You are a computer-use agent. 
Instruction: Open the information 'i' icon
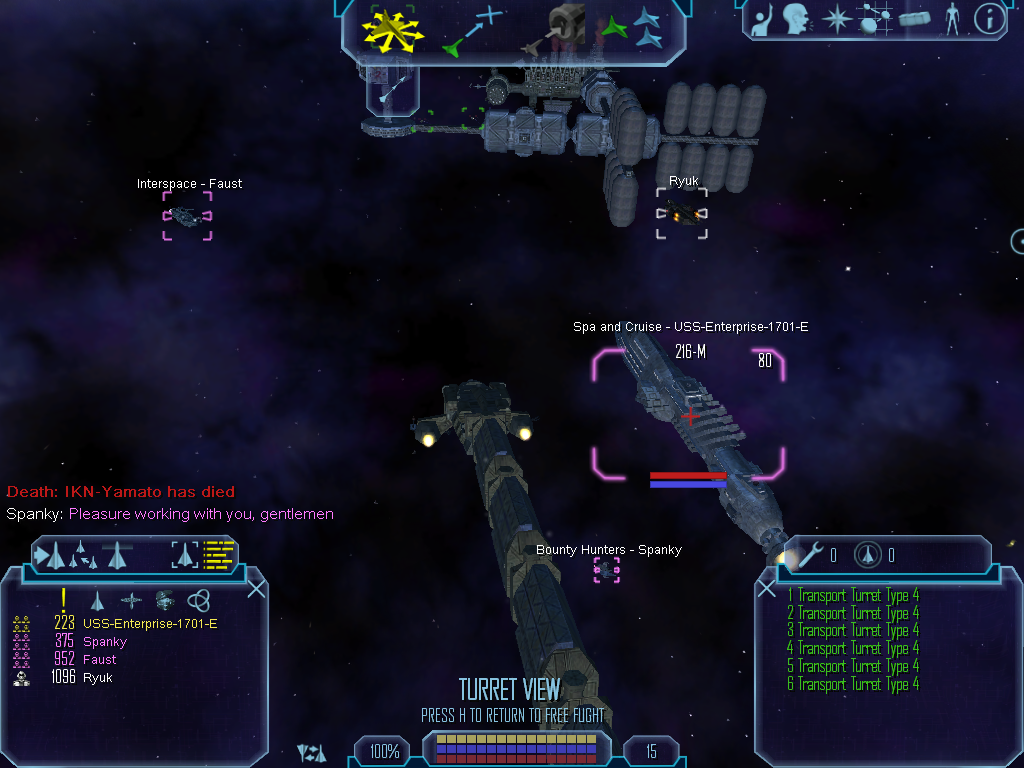click(989, 18)
